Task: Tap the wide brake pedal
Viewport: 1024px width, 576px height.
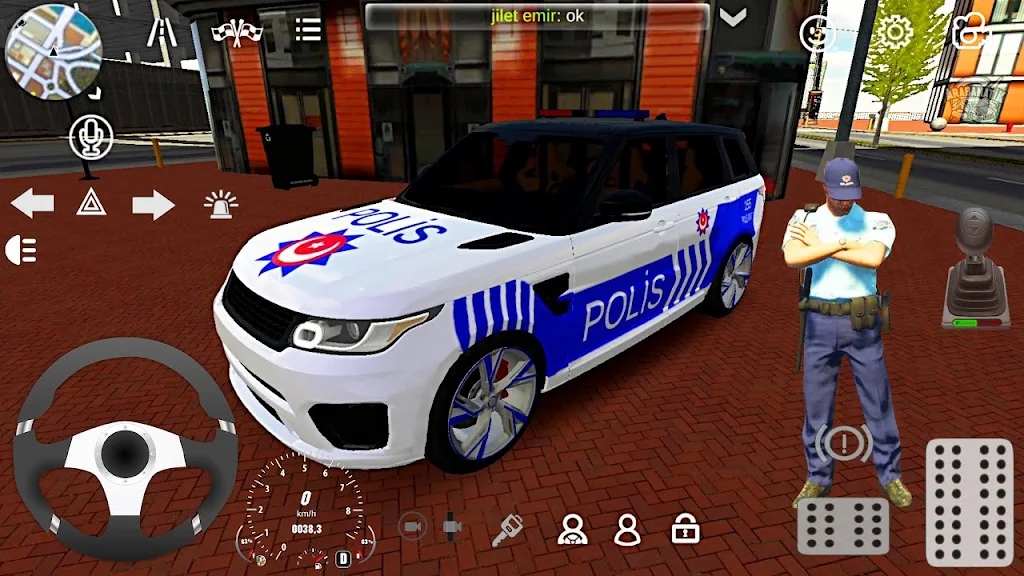Action: tap(843, 526)
